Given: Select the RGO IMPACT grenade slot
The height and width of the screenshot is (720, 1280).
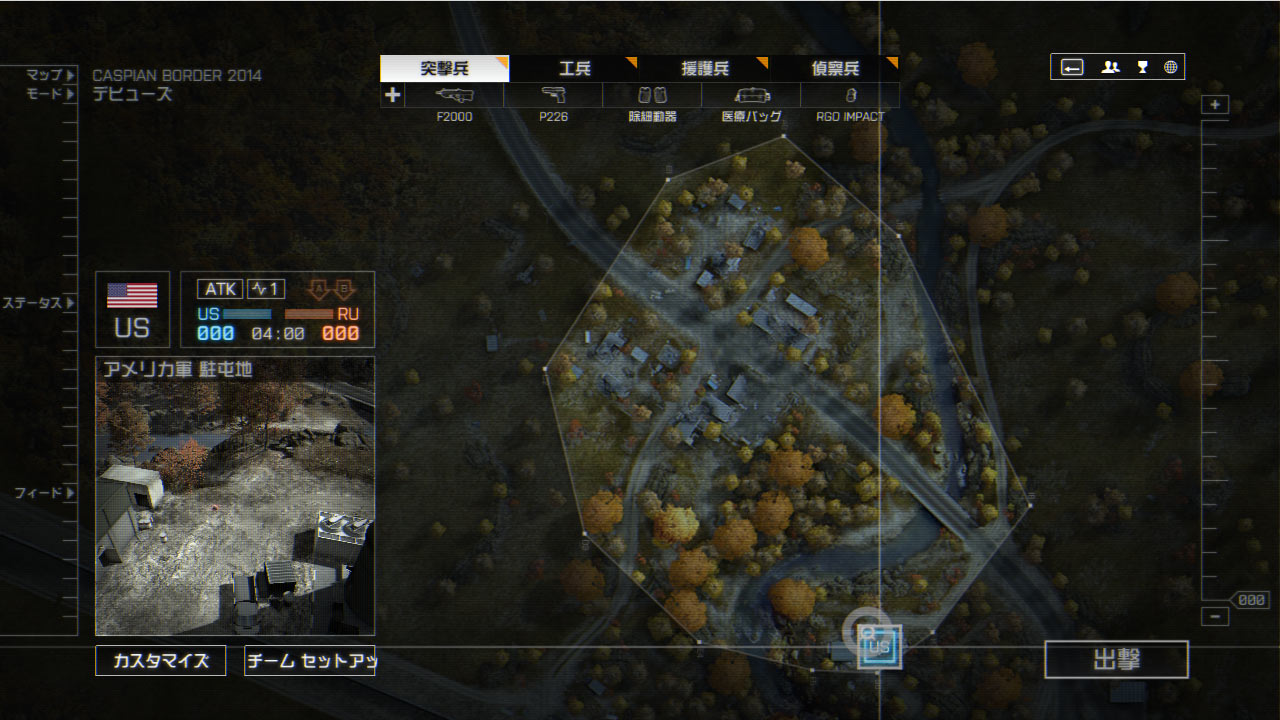Looking at the screenshot, I should point(850,96).
